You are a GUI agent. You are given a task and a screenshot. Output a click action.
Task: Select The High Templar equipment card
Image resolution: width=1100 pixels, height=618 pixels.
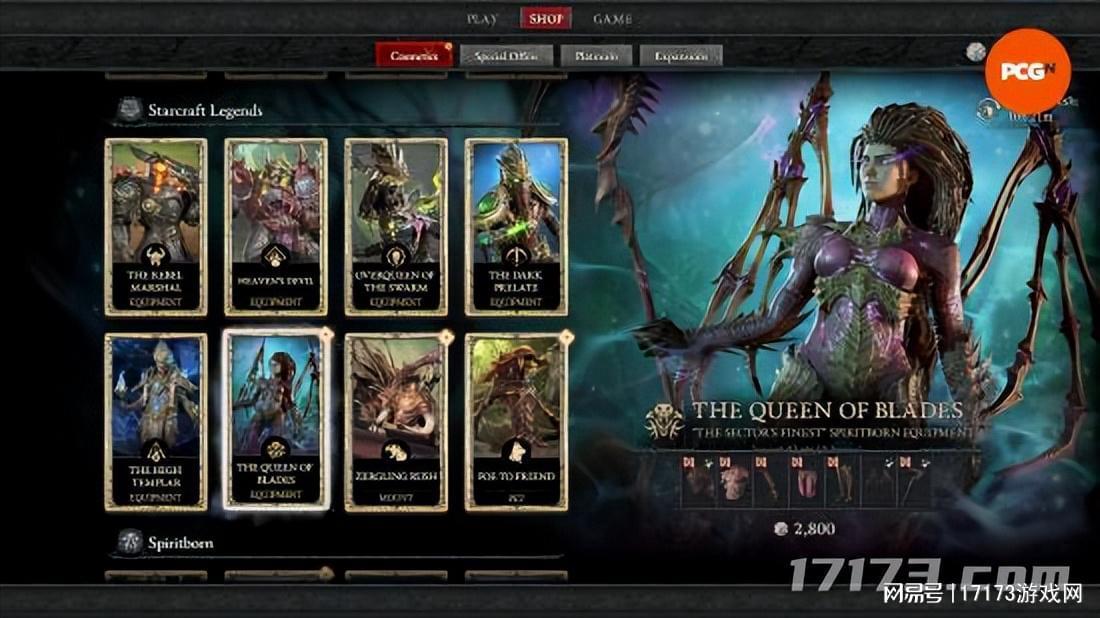click(156, 422)
